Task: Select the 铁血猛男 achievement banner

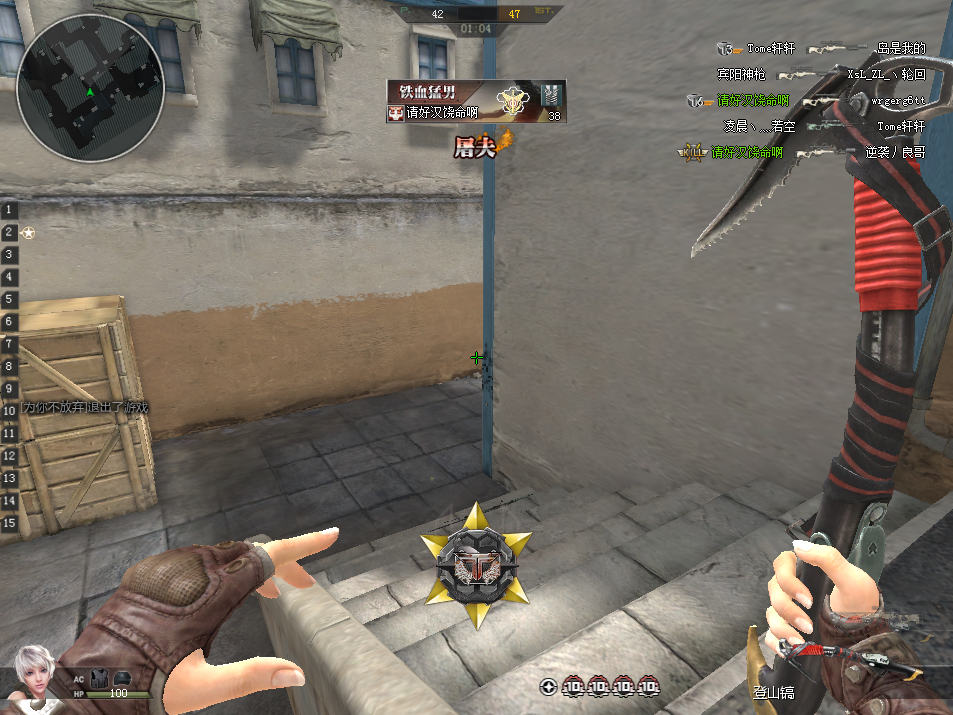Action: pos(476,102)
